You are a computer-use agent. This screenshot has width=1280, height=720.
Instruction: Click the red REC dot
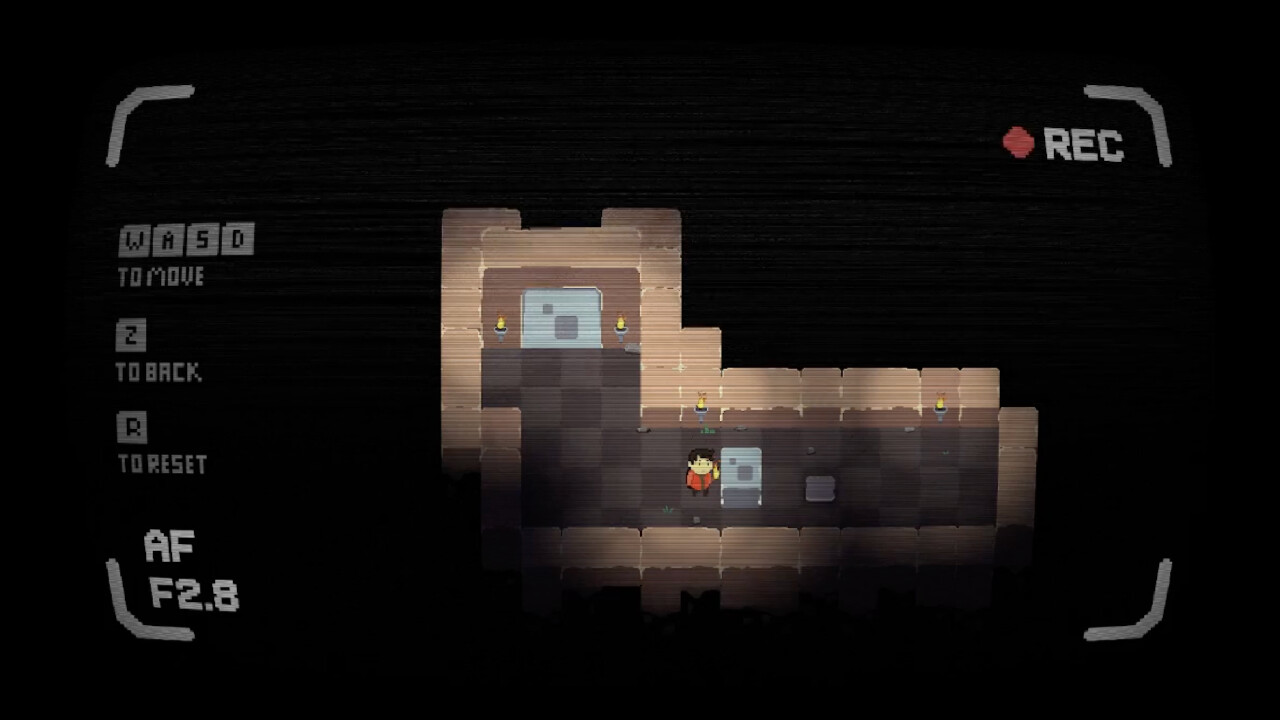(1017, 143)
